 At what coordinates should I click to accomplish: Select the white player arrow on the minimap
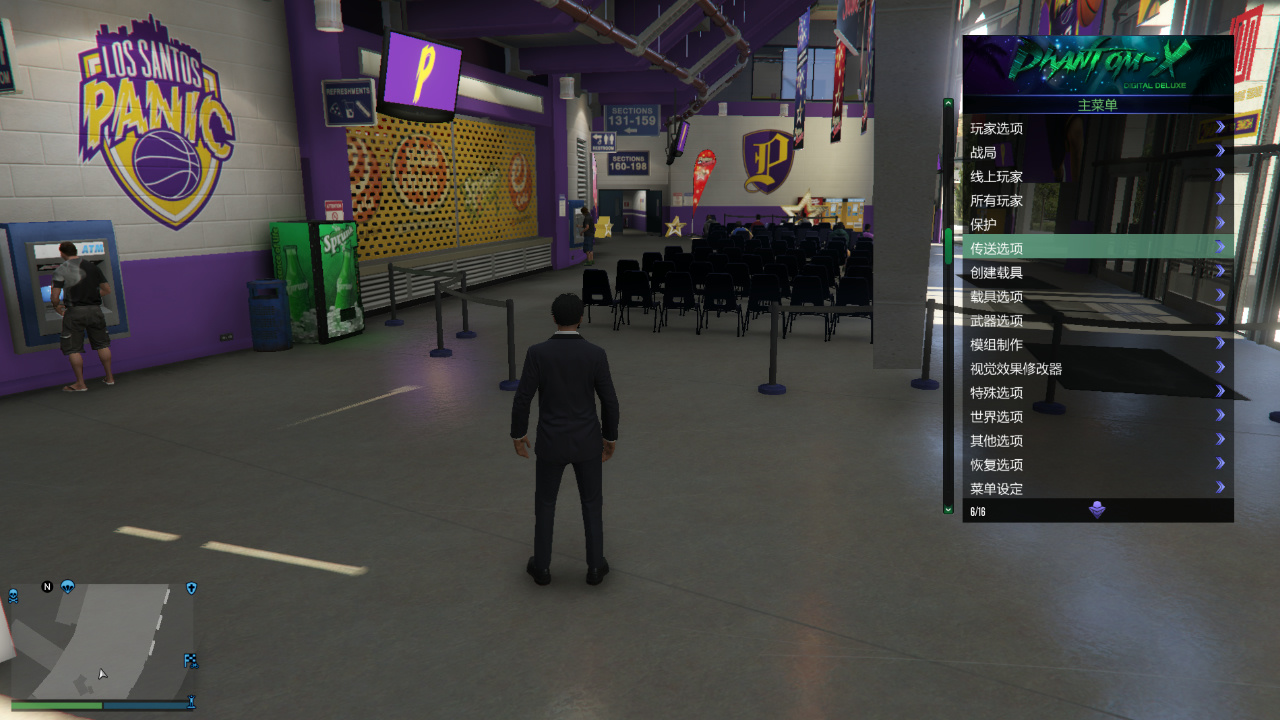(x=102, y=674)
